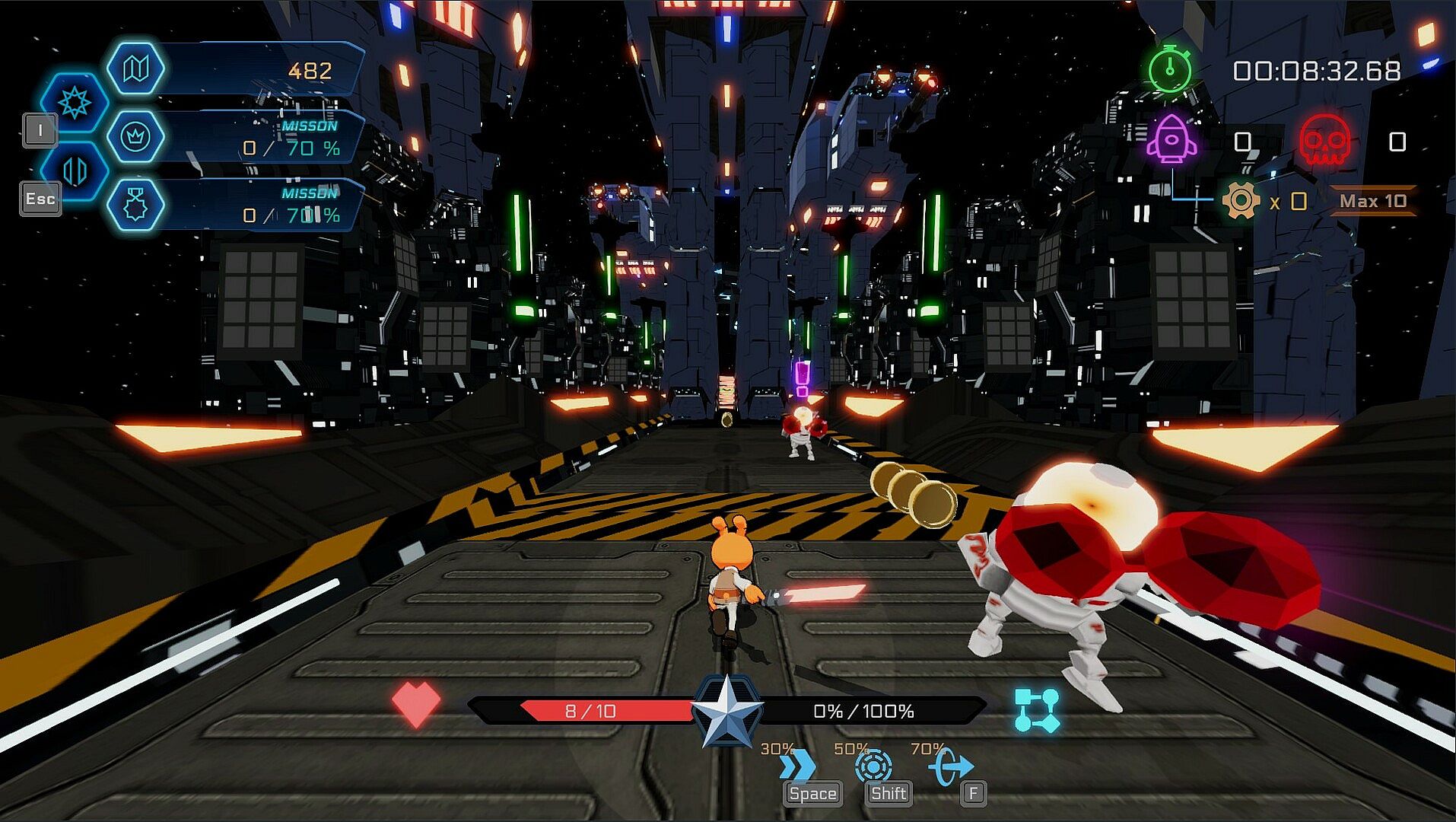Click the silver star emblem

point(727,712)
